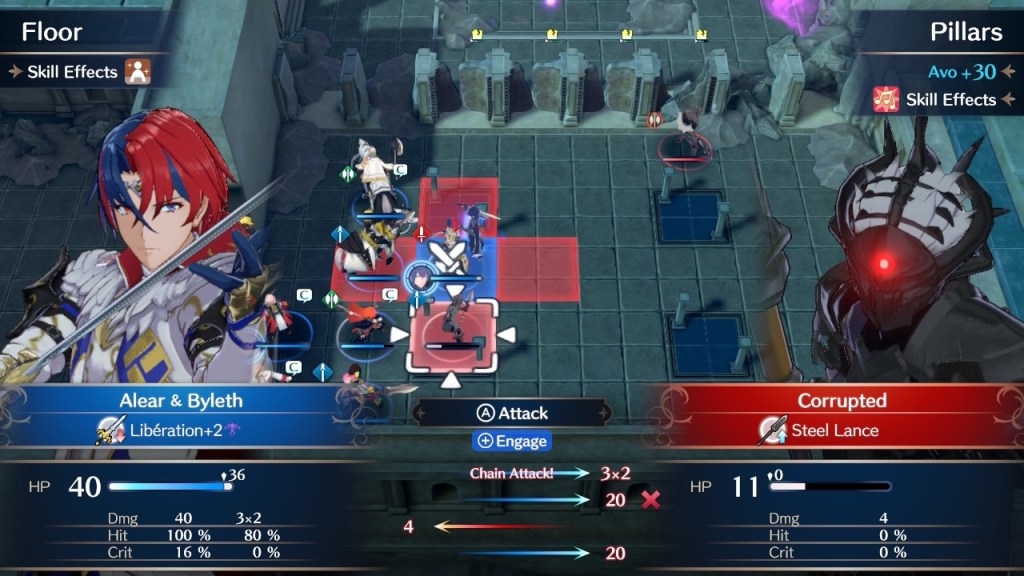
Task: Select the Corrupted enemy name banner
Action: tap(841, 401)
